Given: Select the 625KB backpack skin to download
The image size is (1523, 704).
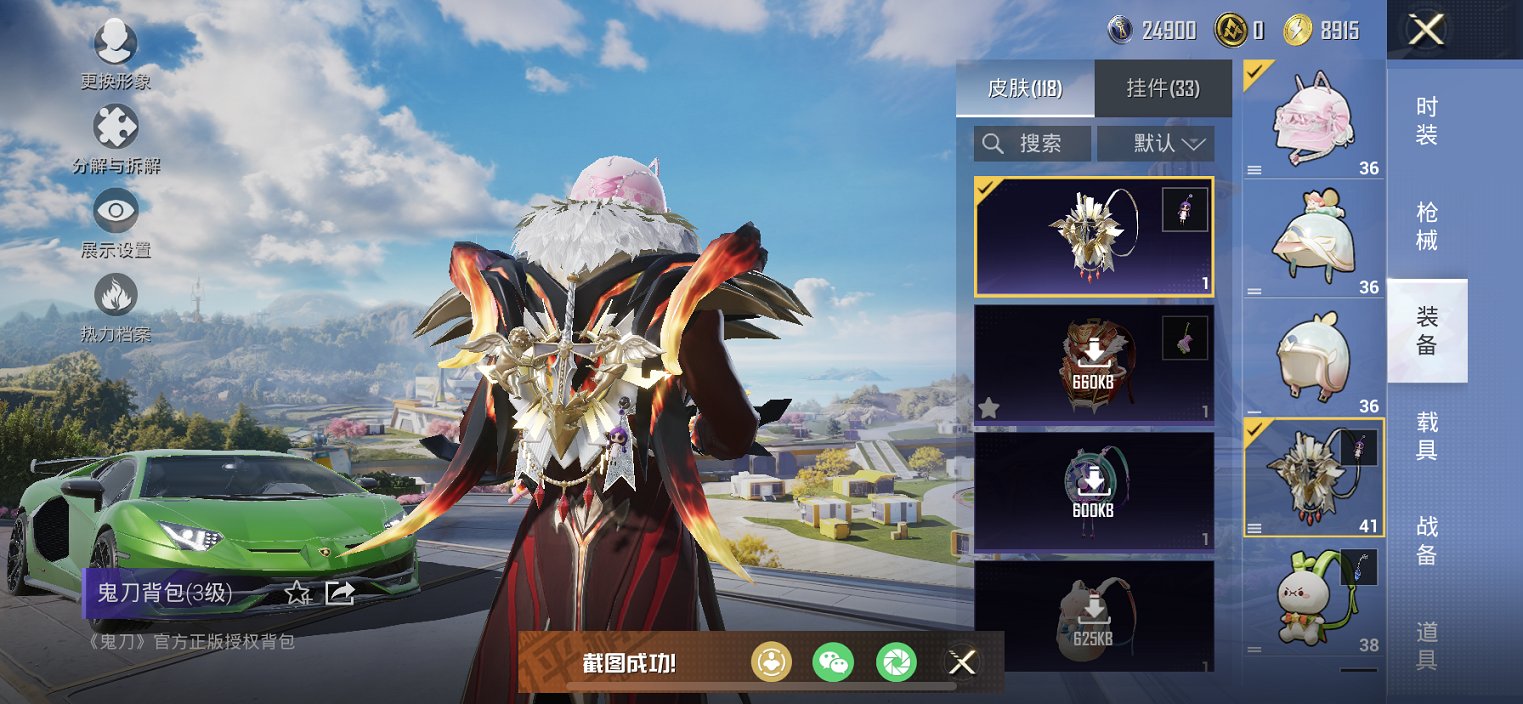Looking at the screenshot, I should tap(1093, 615).
